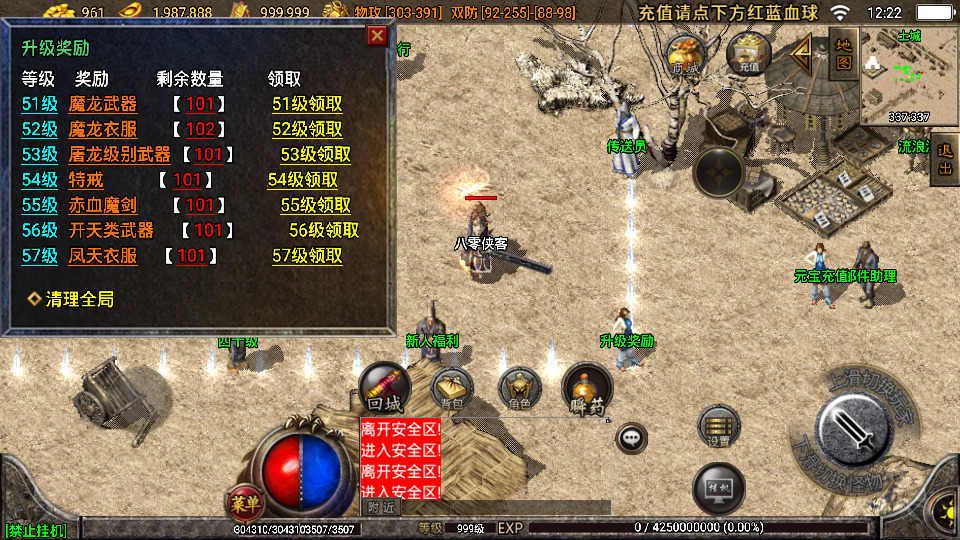Claim the 53级领取 reward
Image resolution: width=960 pixels, height=540 pixels.
tap(315, 155)
